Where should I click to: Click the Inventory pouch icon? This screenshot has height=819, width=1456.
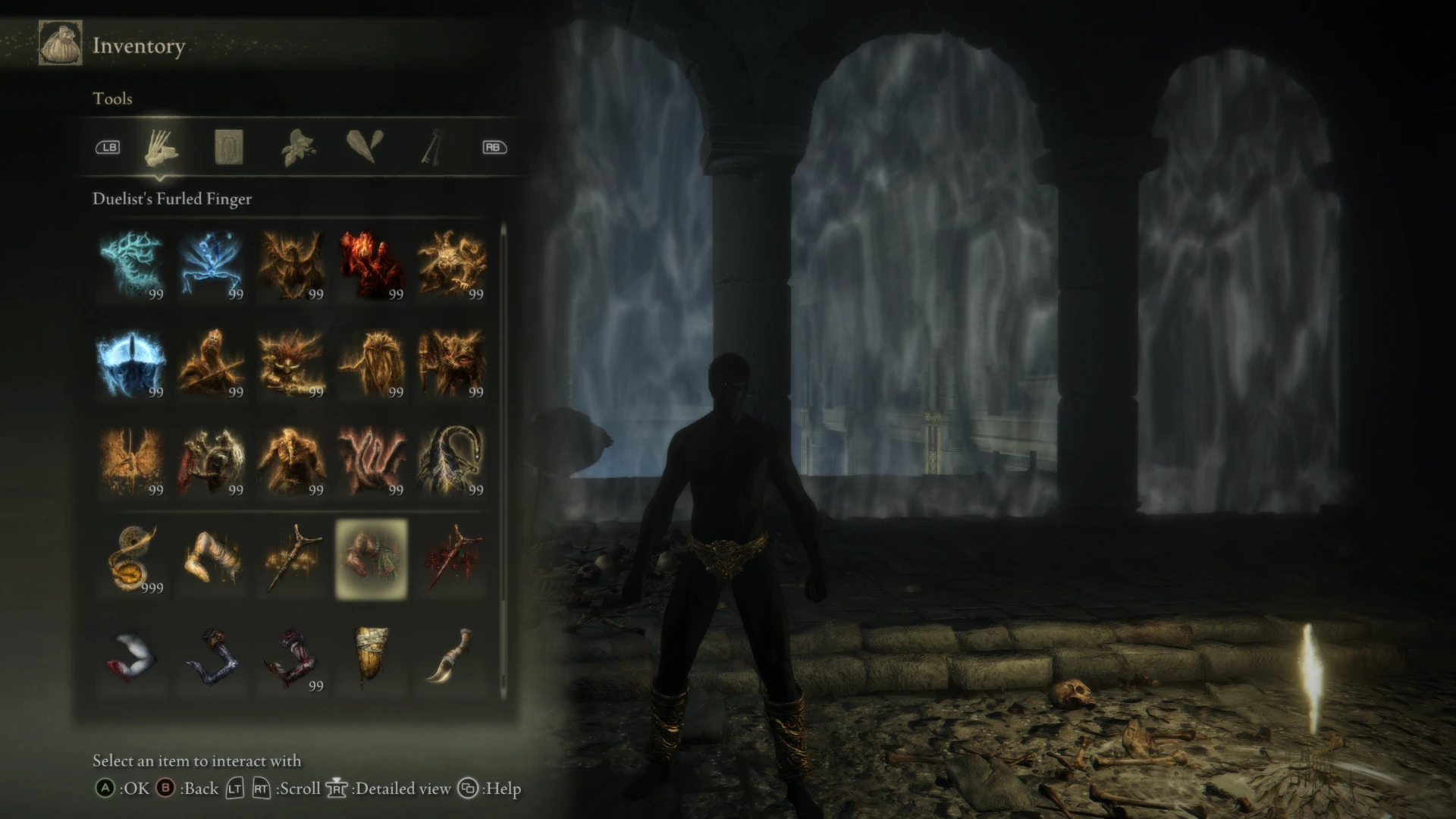60,43
